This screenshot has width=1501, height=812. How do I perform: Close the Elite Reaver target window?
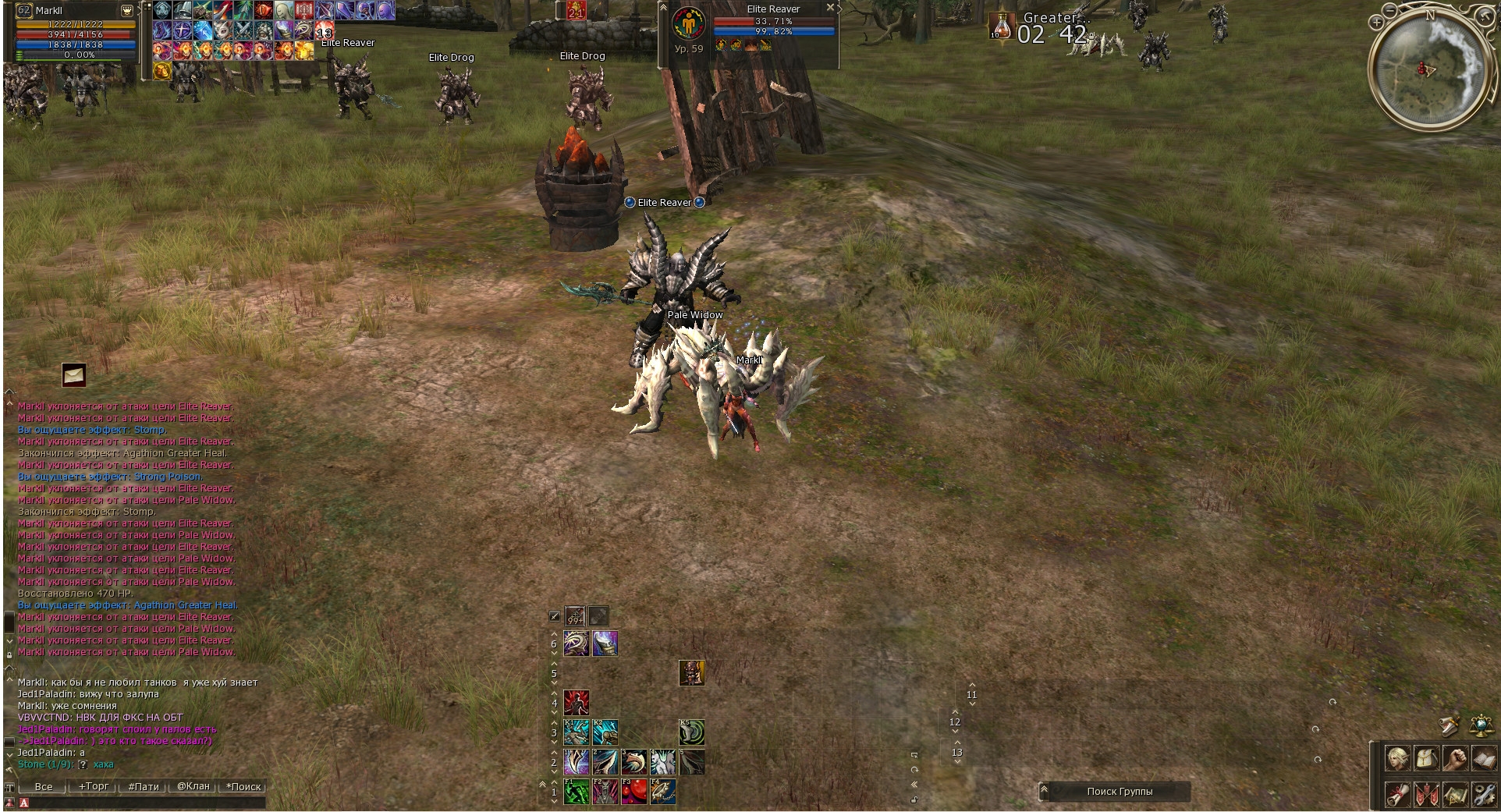pos(830,7)
